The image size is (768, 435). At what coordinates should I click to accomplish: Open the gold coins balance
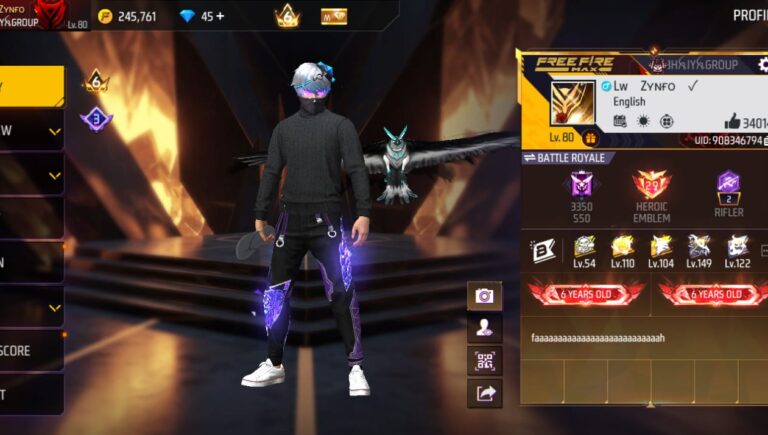[128, 16]
